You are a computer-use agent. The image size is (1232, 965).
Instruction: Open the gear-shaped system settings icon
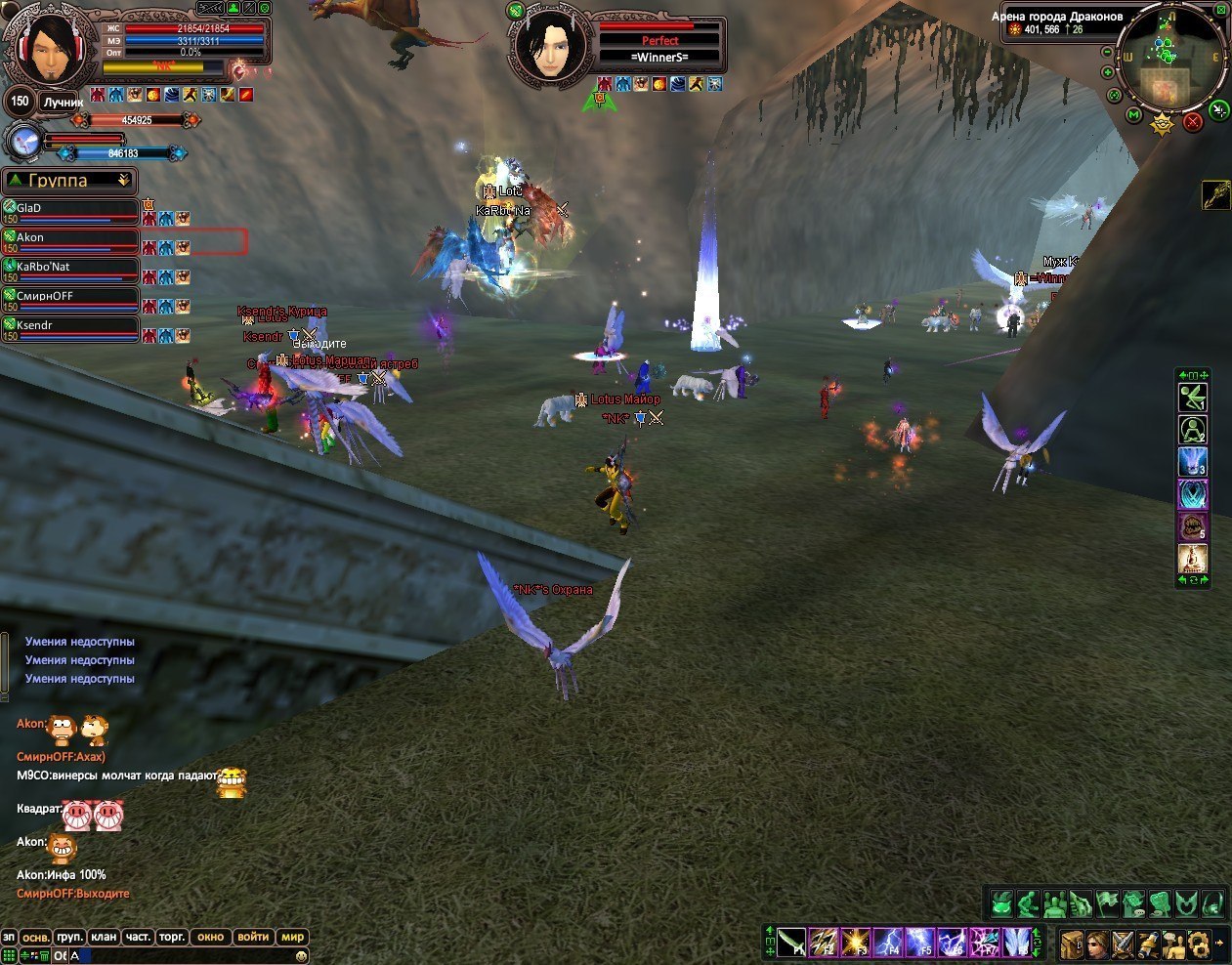click(1198, 944)
